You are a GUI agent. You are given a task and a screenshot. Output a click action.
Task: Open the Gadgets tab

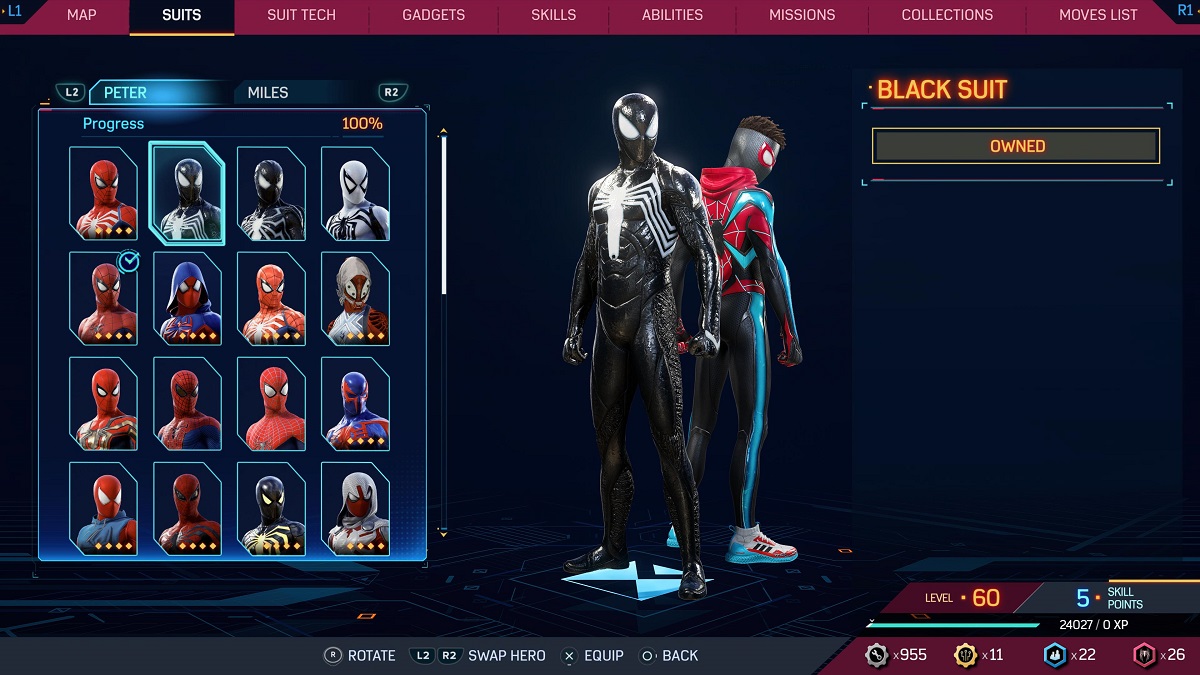tap(433, 15)
